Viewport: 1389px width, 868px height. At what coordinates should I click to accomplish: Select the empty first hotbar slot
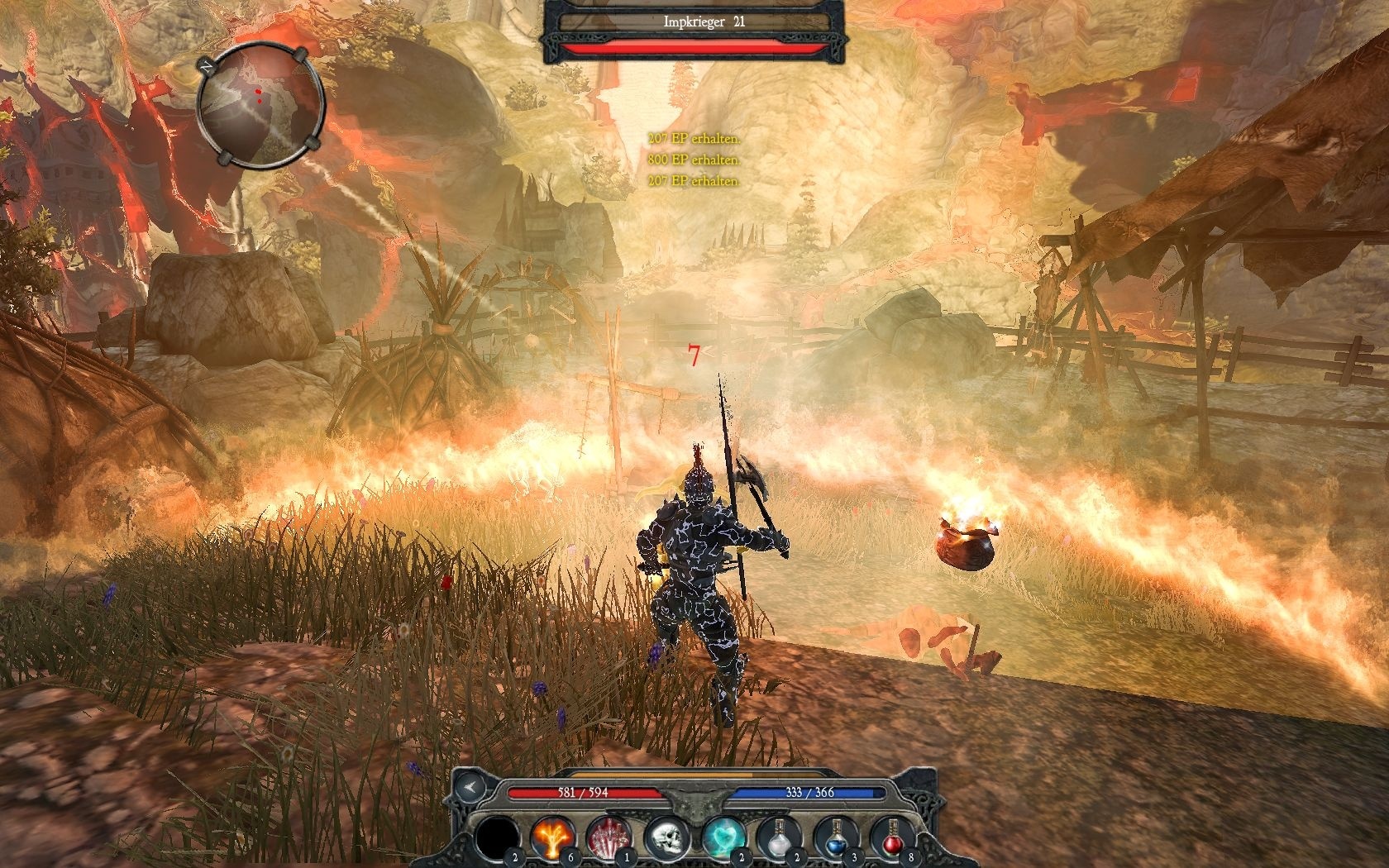pyautogui.click(x=497, y=838)
